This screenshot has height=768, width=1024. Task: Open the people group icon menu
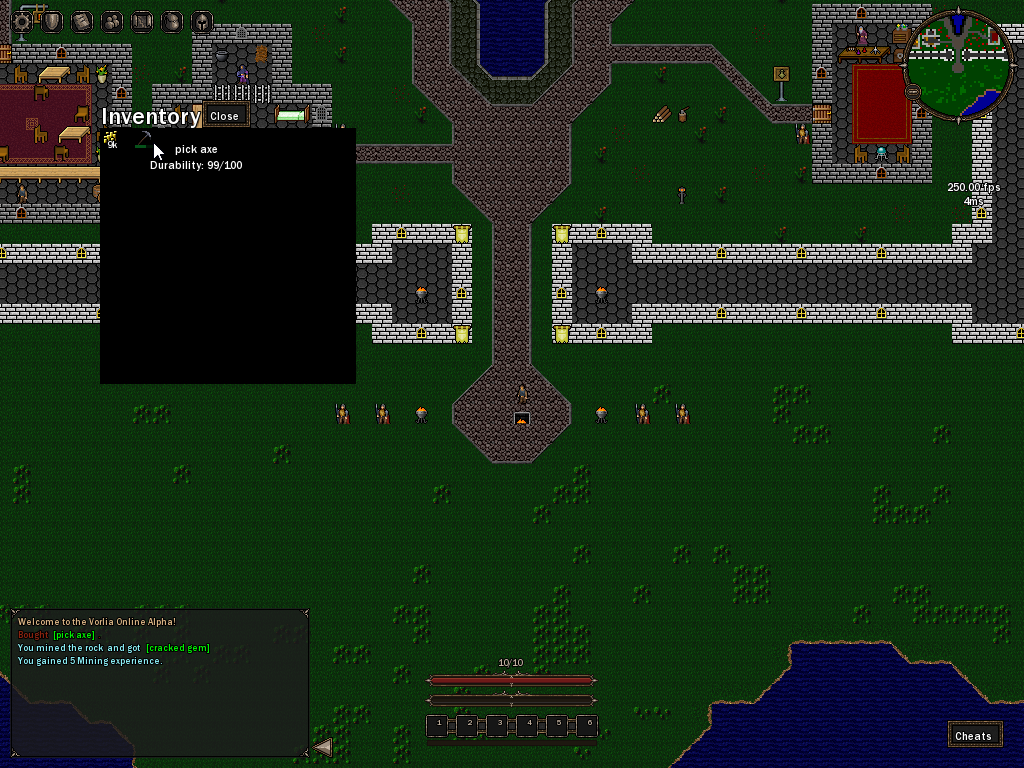pos(111,21)
